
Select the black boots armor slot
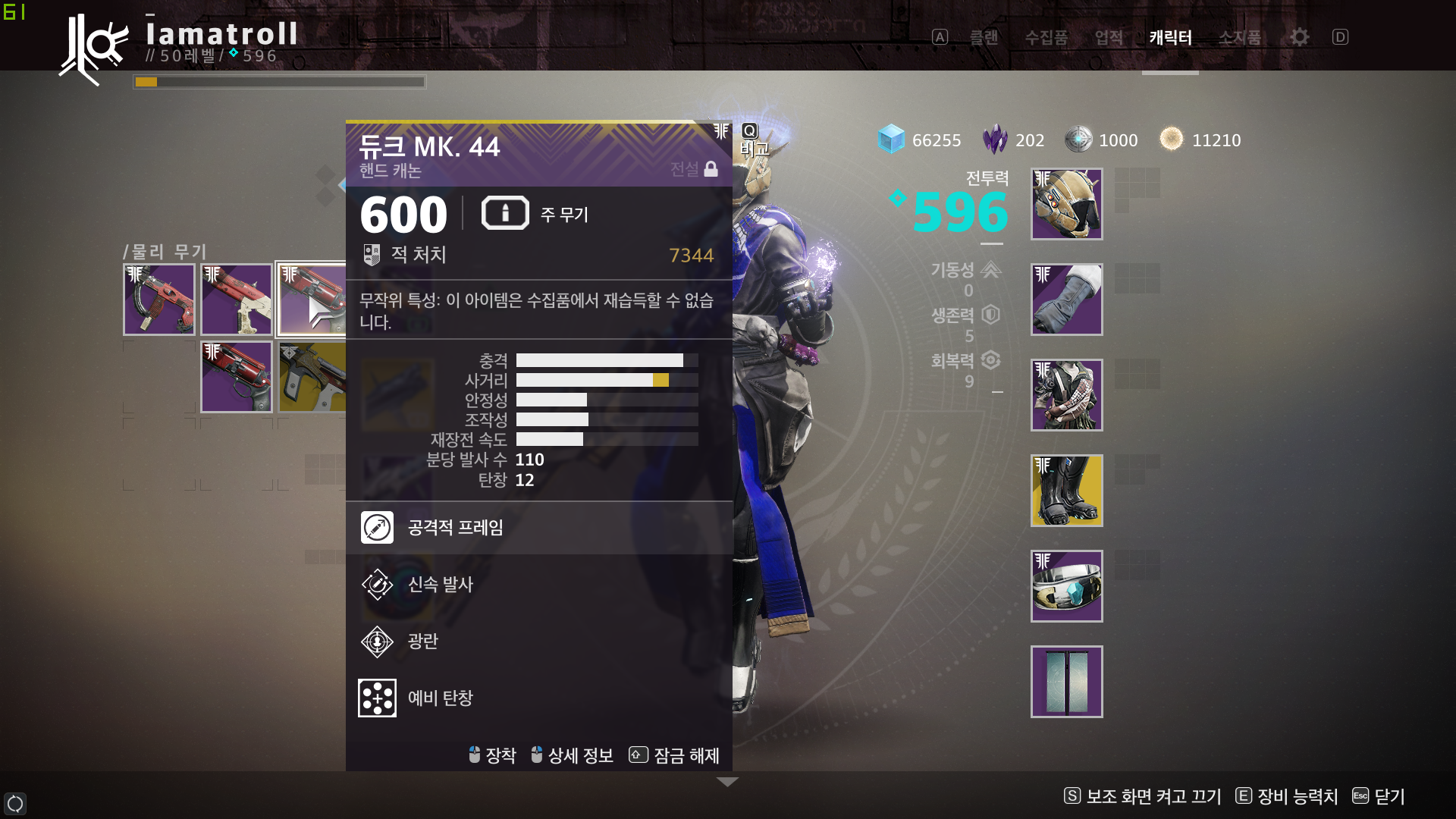pos(1066,491)
